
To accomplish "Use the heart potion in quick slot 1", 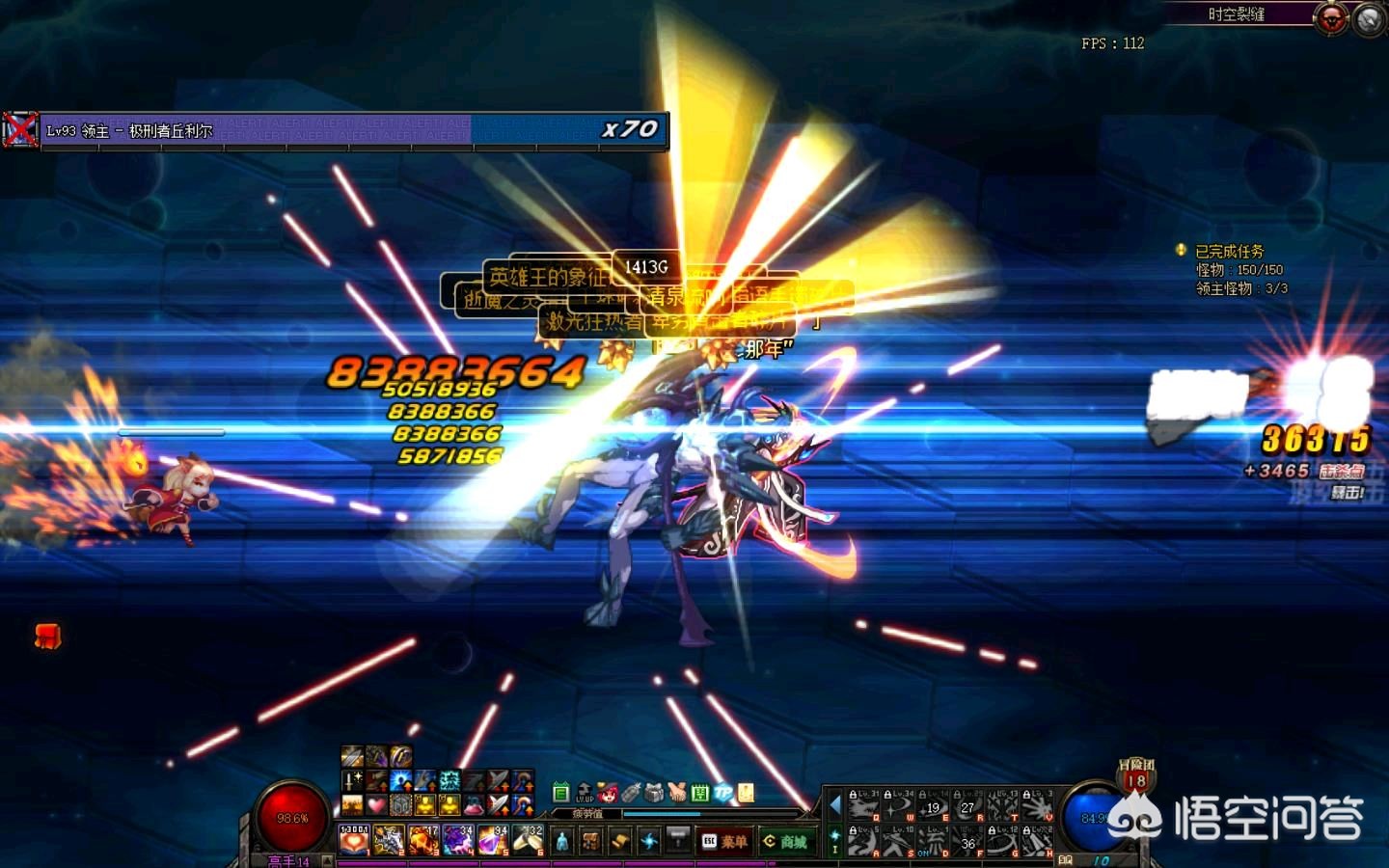I will tap(354, 840).
